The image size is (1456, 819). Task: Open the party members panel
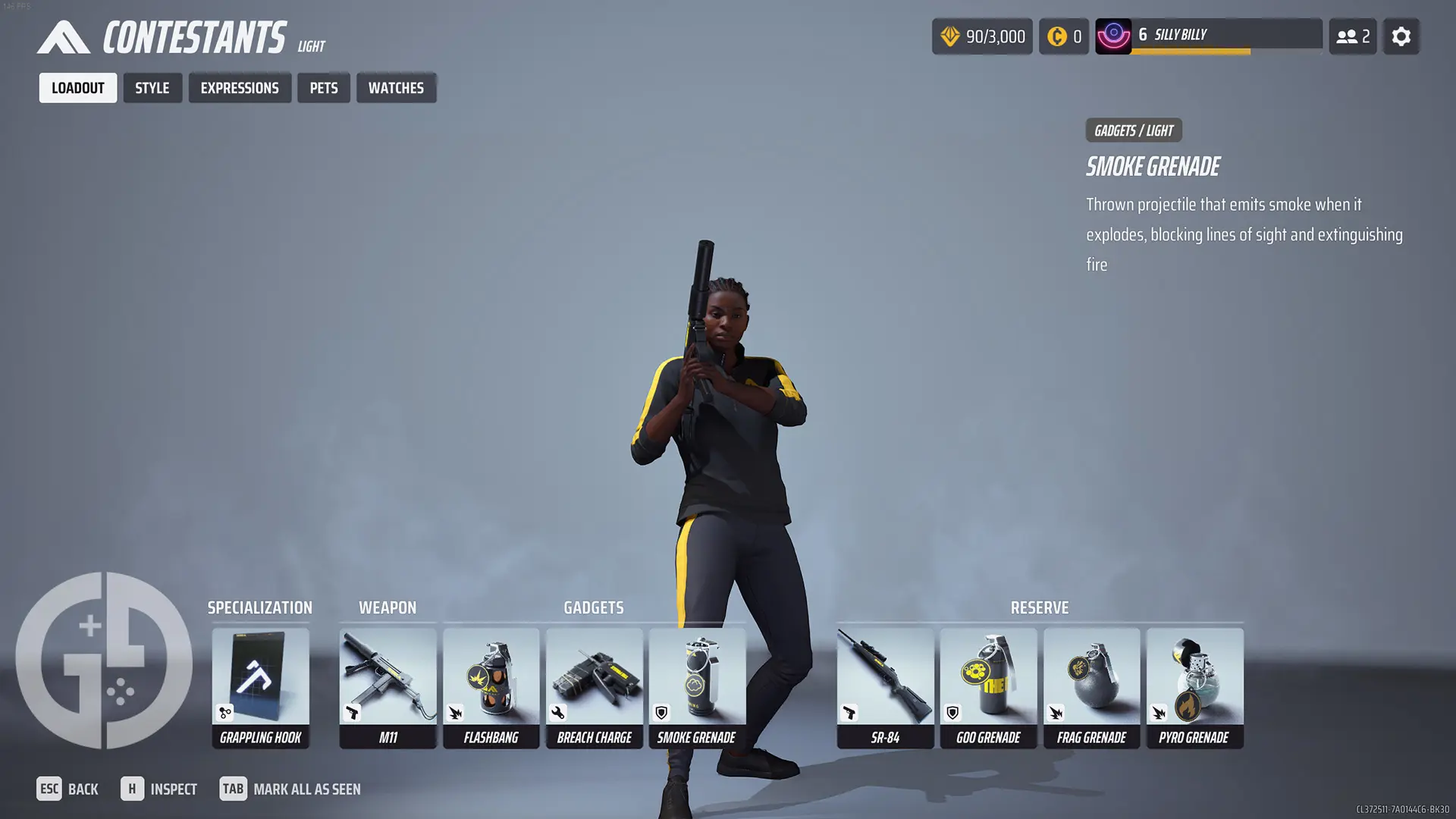click(x=1353, y=36)
